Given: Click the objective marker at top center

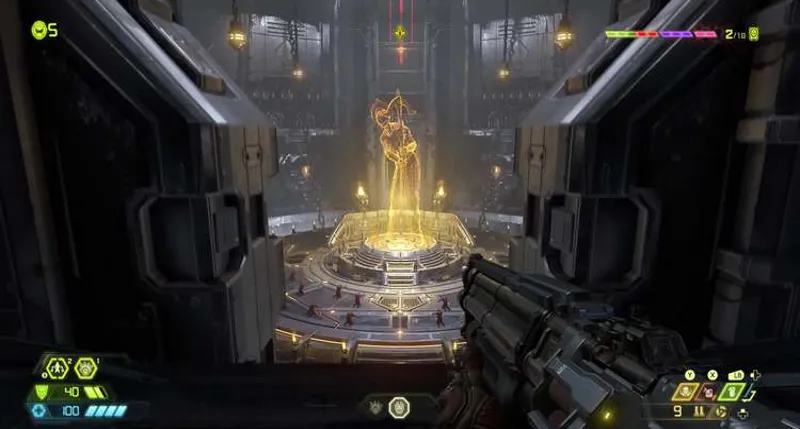Looking at the screenshot, I should coord(400,32).
